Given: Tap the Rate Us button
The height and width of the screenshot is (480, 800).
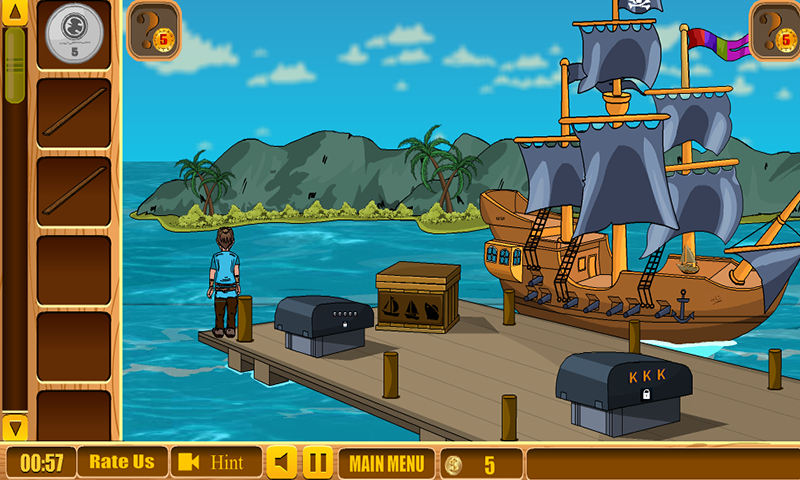Looking at the screenshot, I should (122, 462).
